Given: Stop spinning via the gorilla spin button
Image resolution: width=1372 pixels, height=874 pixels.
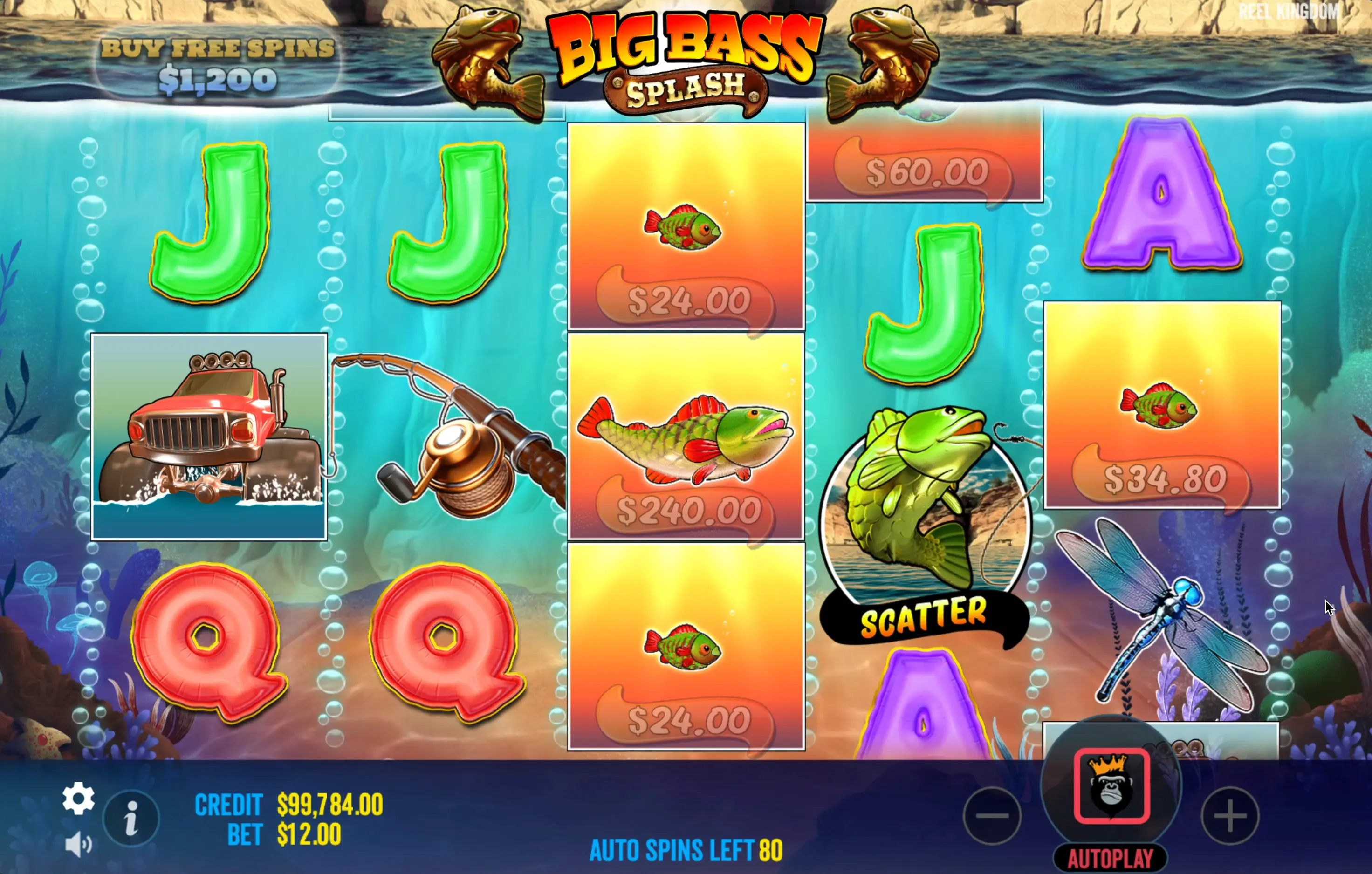Looking at the screenshot, I should 1111,785.
